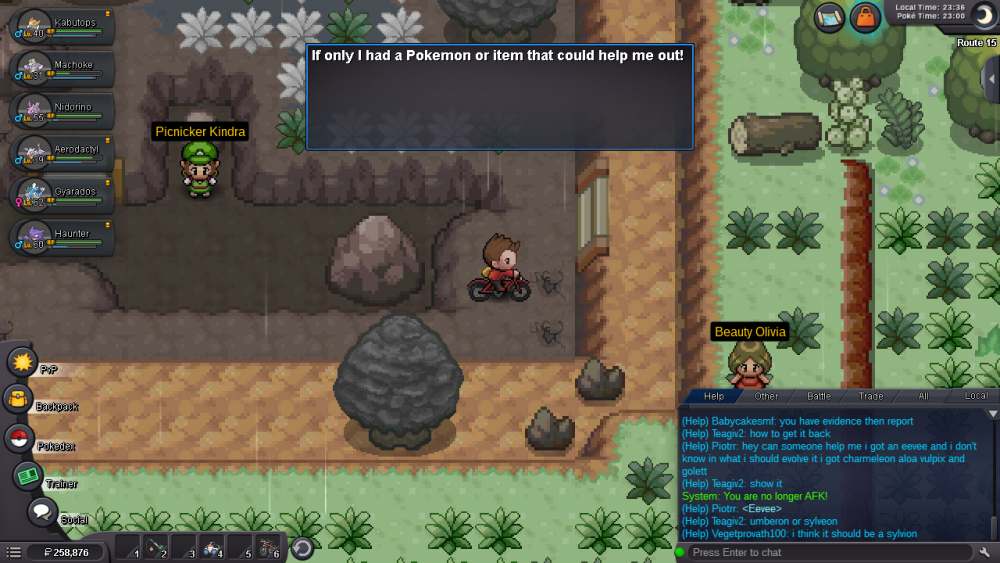Select Kabutops in the party list
The width and height of the screenshot is (1000, 563).
click(x=60, y=26)
